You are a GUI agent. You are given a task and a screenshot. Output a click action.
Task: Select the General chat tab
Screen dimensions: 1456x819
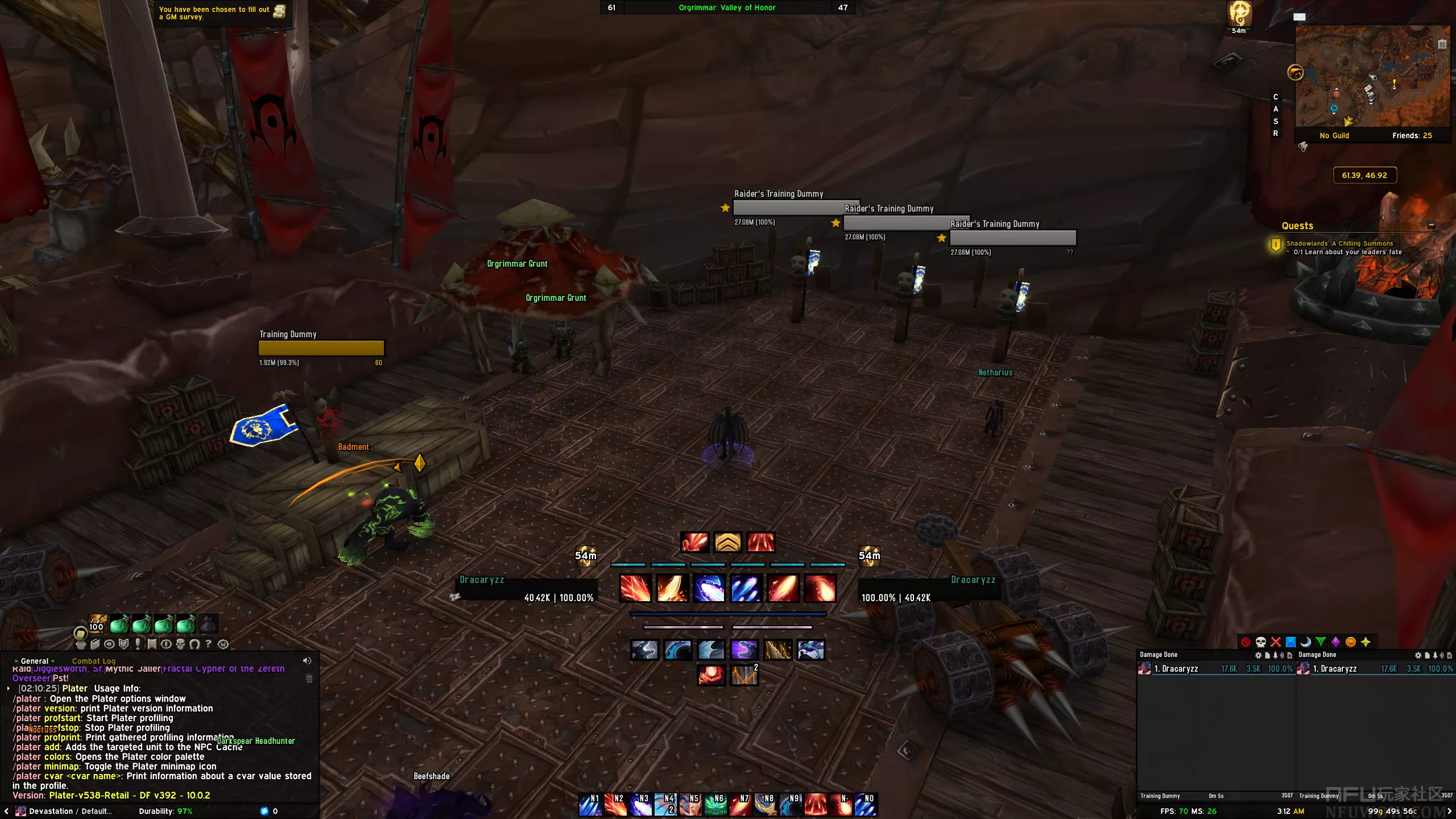coord(35,661)
